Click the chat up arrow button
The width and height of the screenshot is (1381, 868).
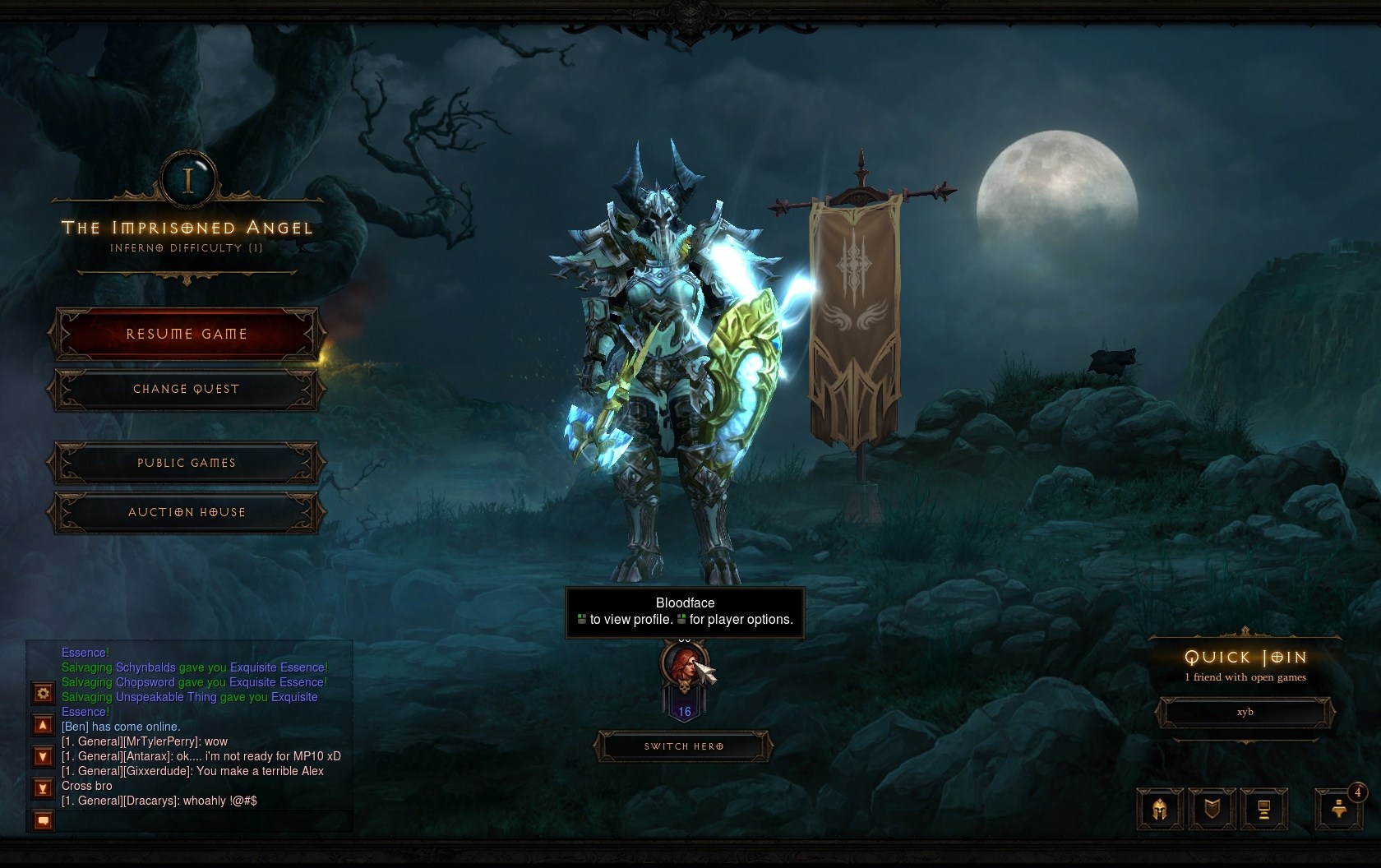pyautogui.click(x=44, y=725)
